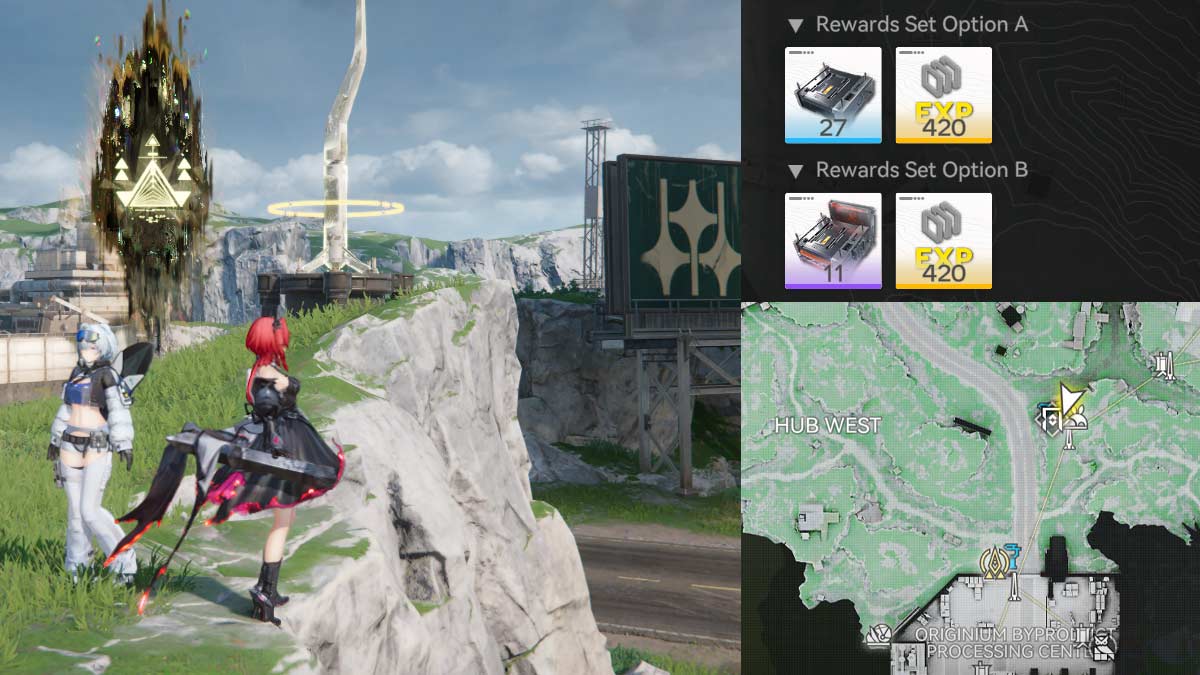This screenshot has height=675, width=1200.
Task: Click the Hub West area label on map
Action: [828, 426]
